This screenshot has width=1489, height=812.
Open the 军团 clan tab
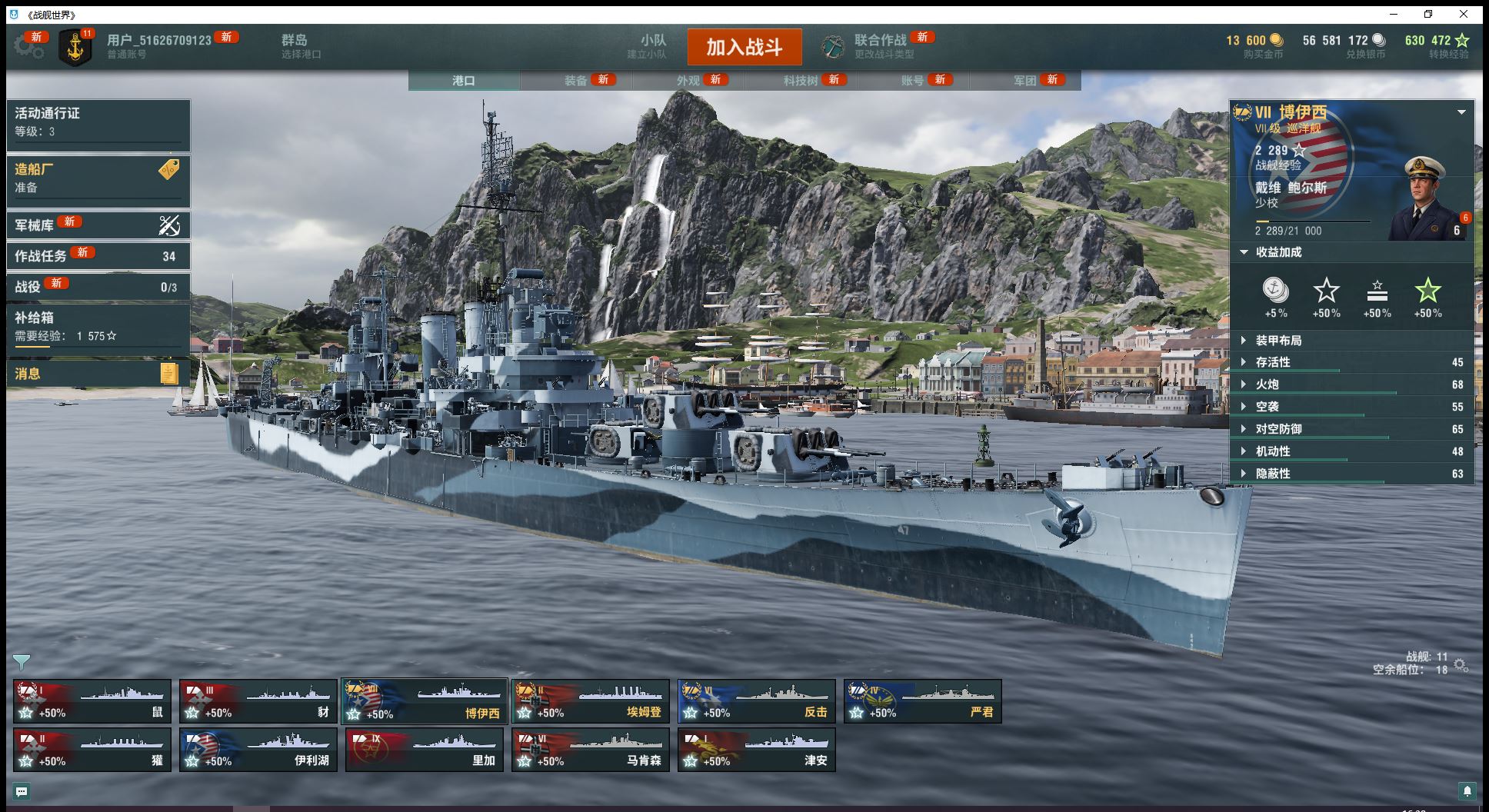(1025, 81)
